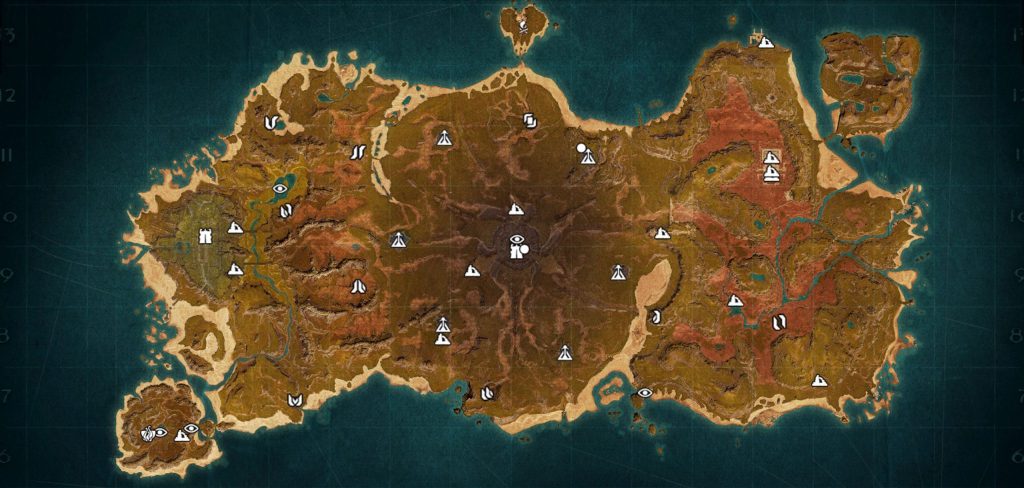Screen dimensions: 1024x488
Task: Select the eye marker beside the western lake
Action: click(x=281, y=188)
